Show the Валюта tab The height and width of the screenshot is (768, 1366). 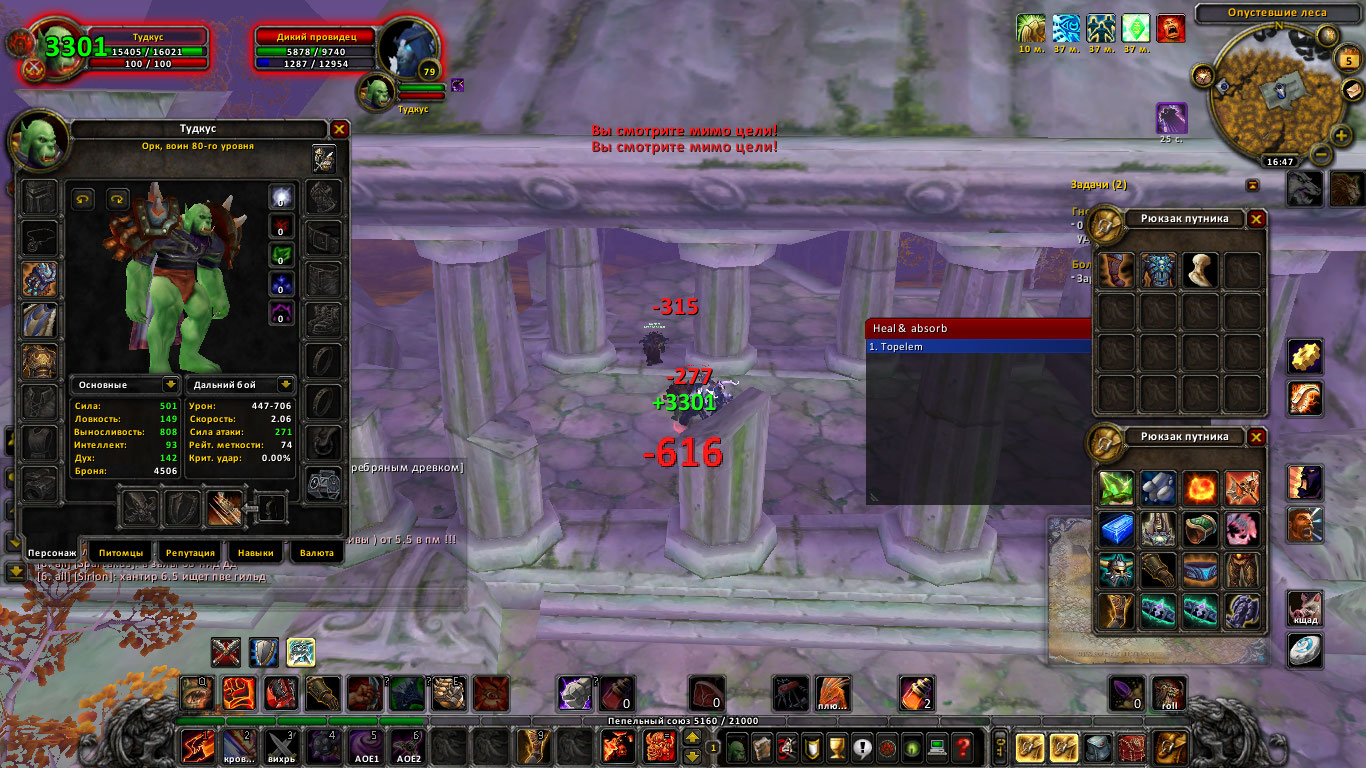(316, 552)
